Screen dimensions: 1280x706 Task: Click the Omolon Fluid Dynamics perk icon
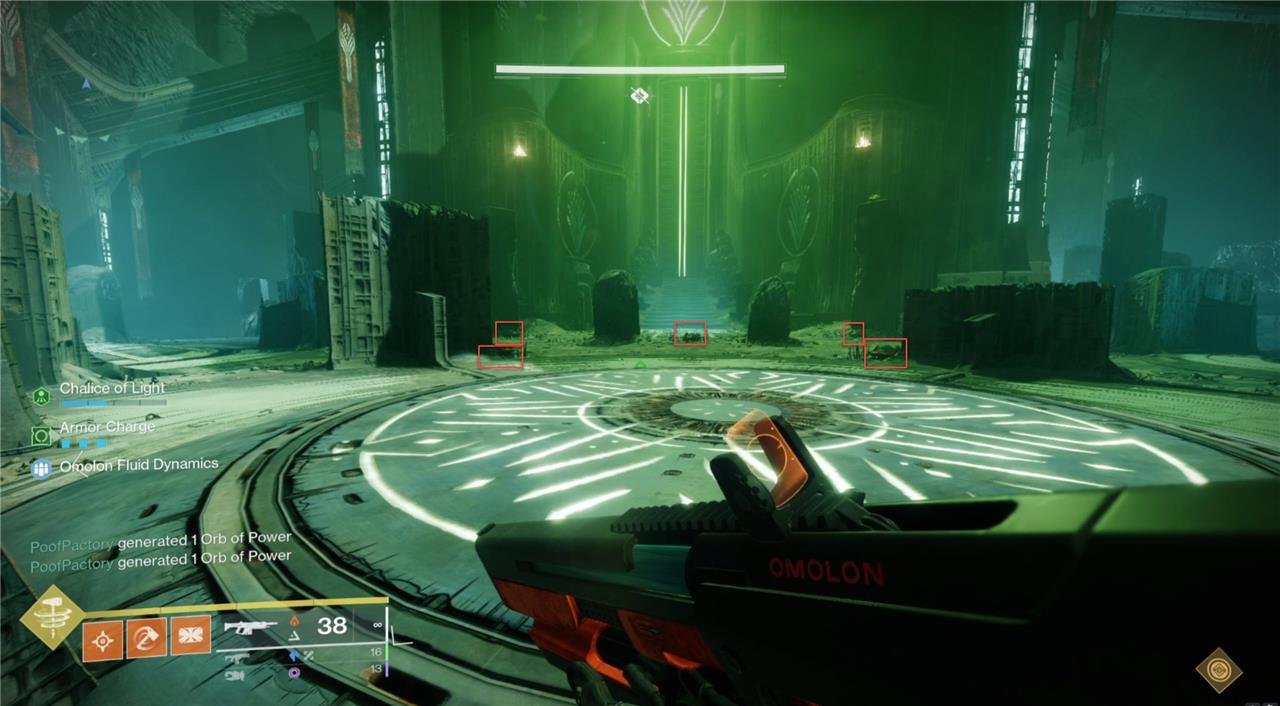(41, 467)
